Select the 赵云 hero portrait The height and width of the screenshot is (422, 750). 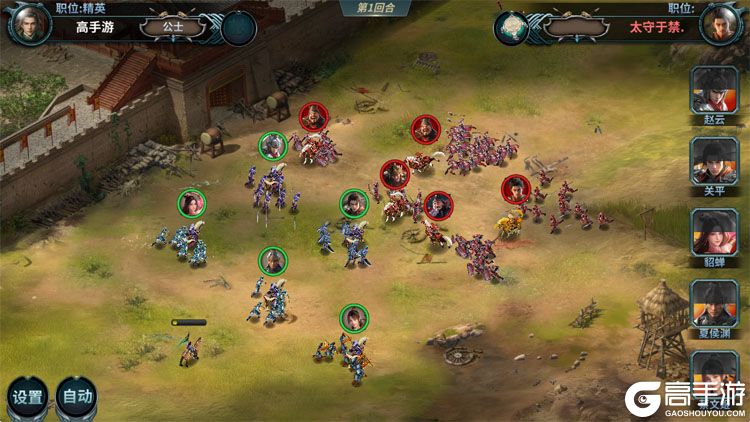[x=714, y=89]
